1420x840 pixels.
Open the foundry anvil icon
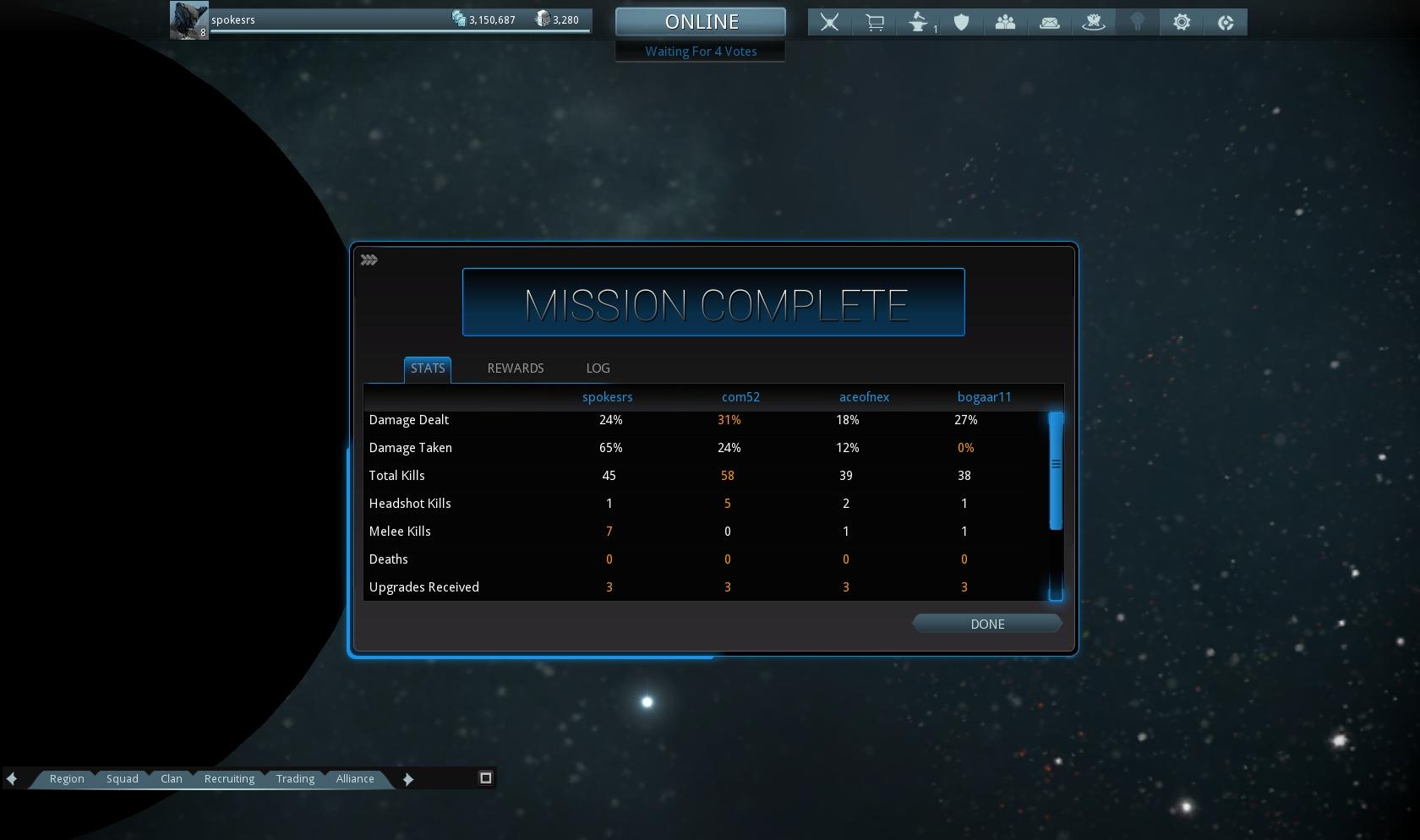pyautogui.click(x=919, y=23)
